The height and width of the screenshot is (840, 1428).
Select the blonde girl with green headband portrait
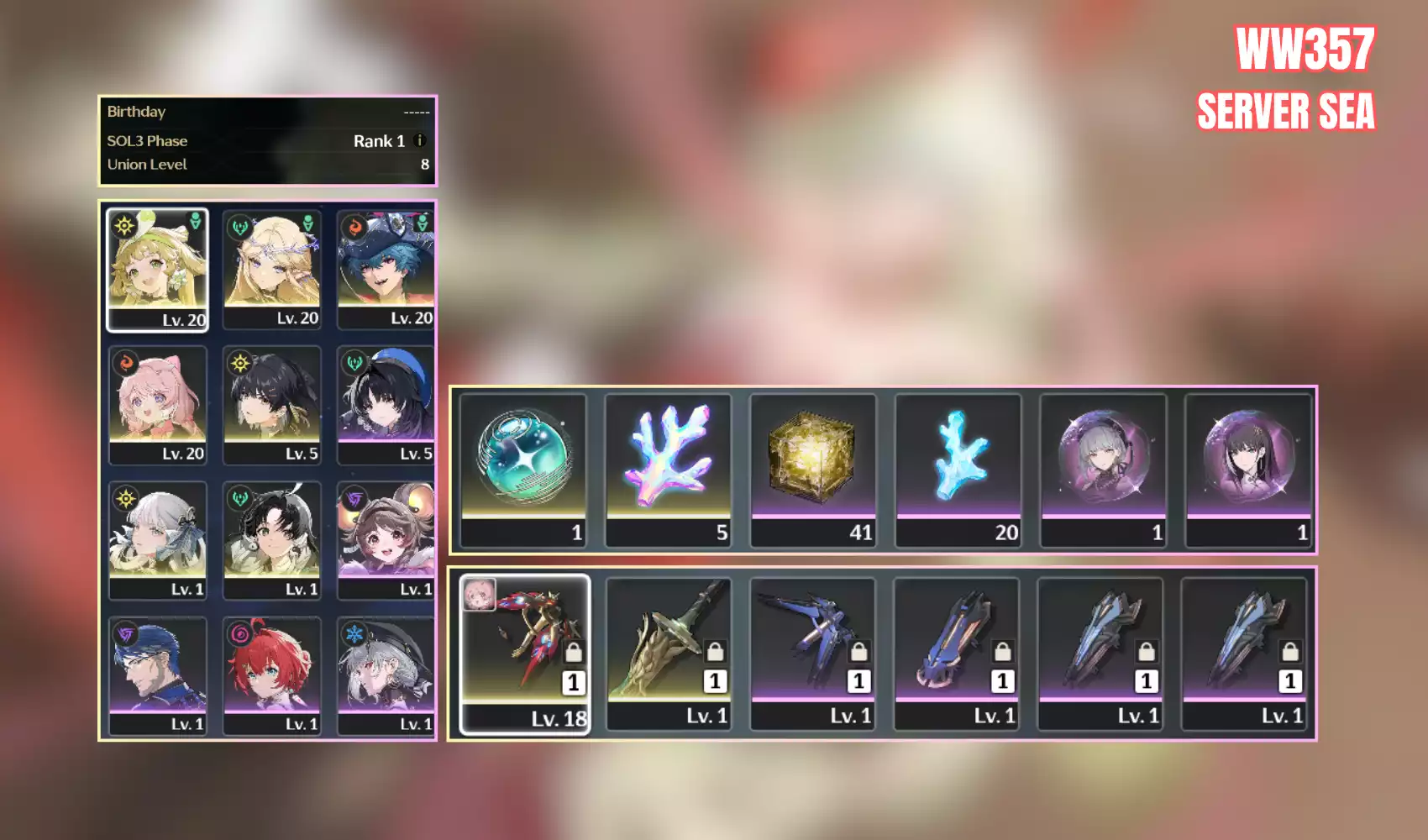[x=157, y=269]
